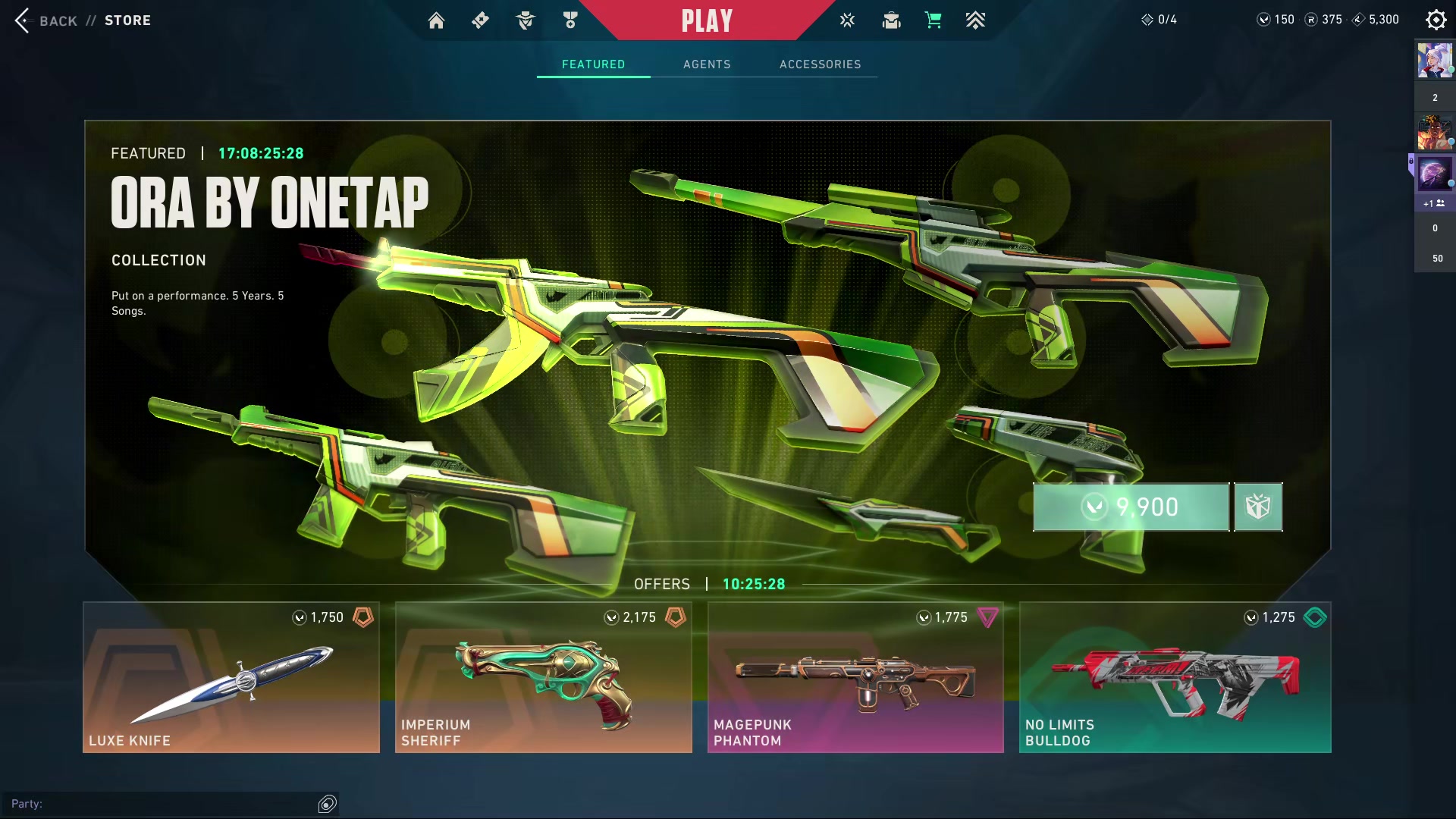Image resolution: width=1456 pixels, height=819 pixels.
Task: Buy the Ora bundle for 9,900
Action: [x=1131, y=507]
